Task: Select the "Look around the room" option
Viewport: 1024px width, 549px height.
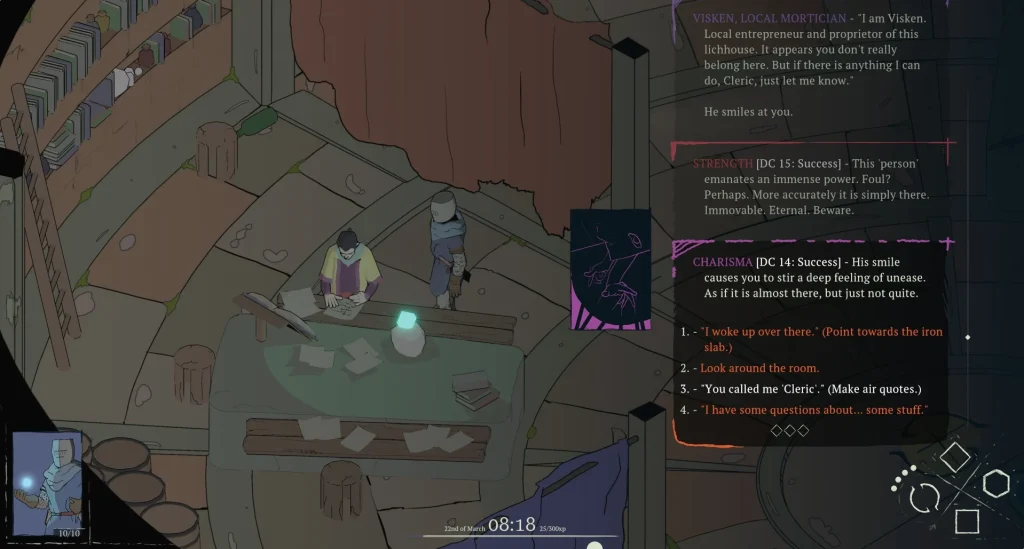Action: click(759, 368)
